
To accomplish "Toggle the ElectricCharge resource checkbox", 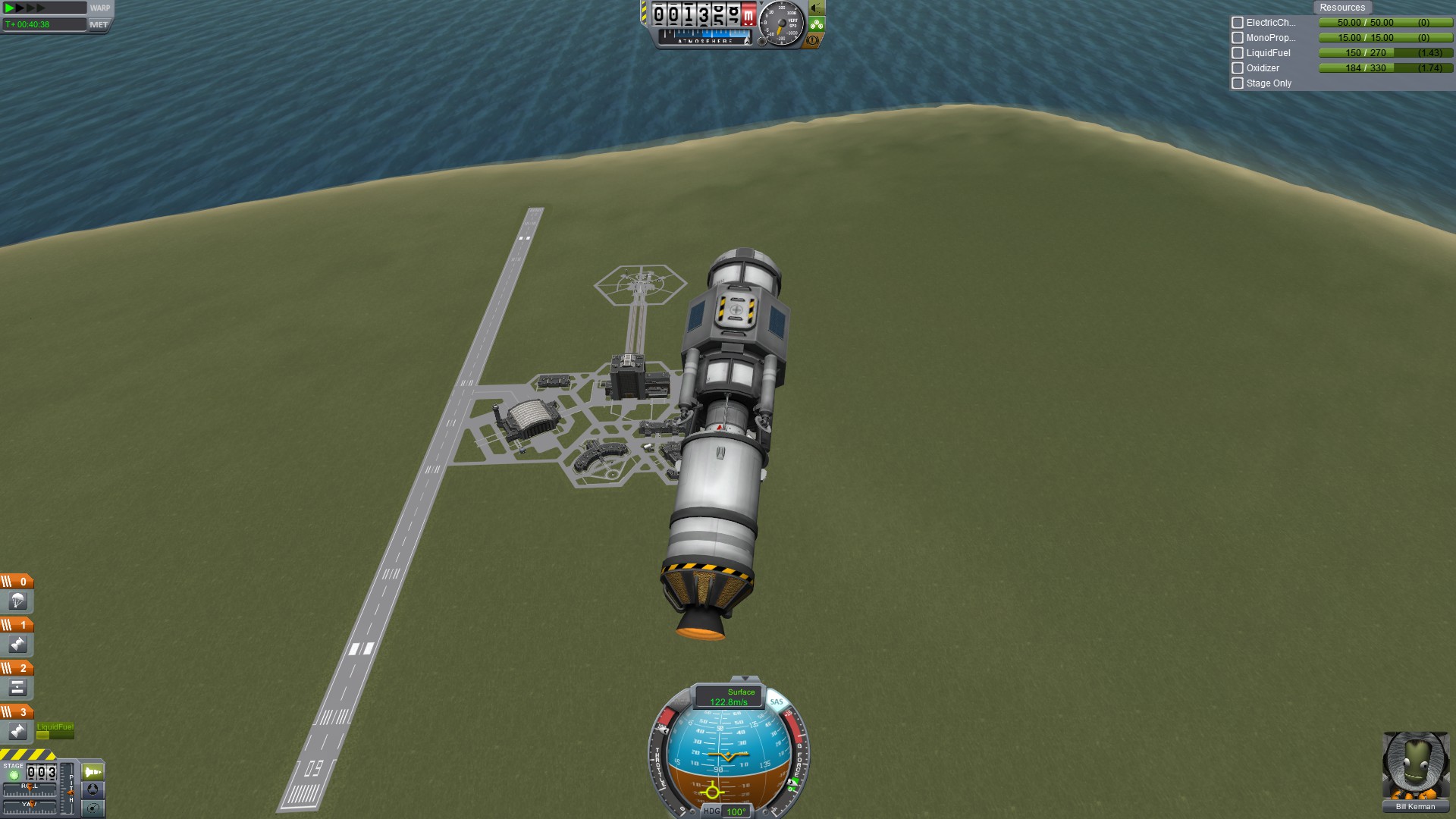I will click(x=1238, y=23).
